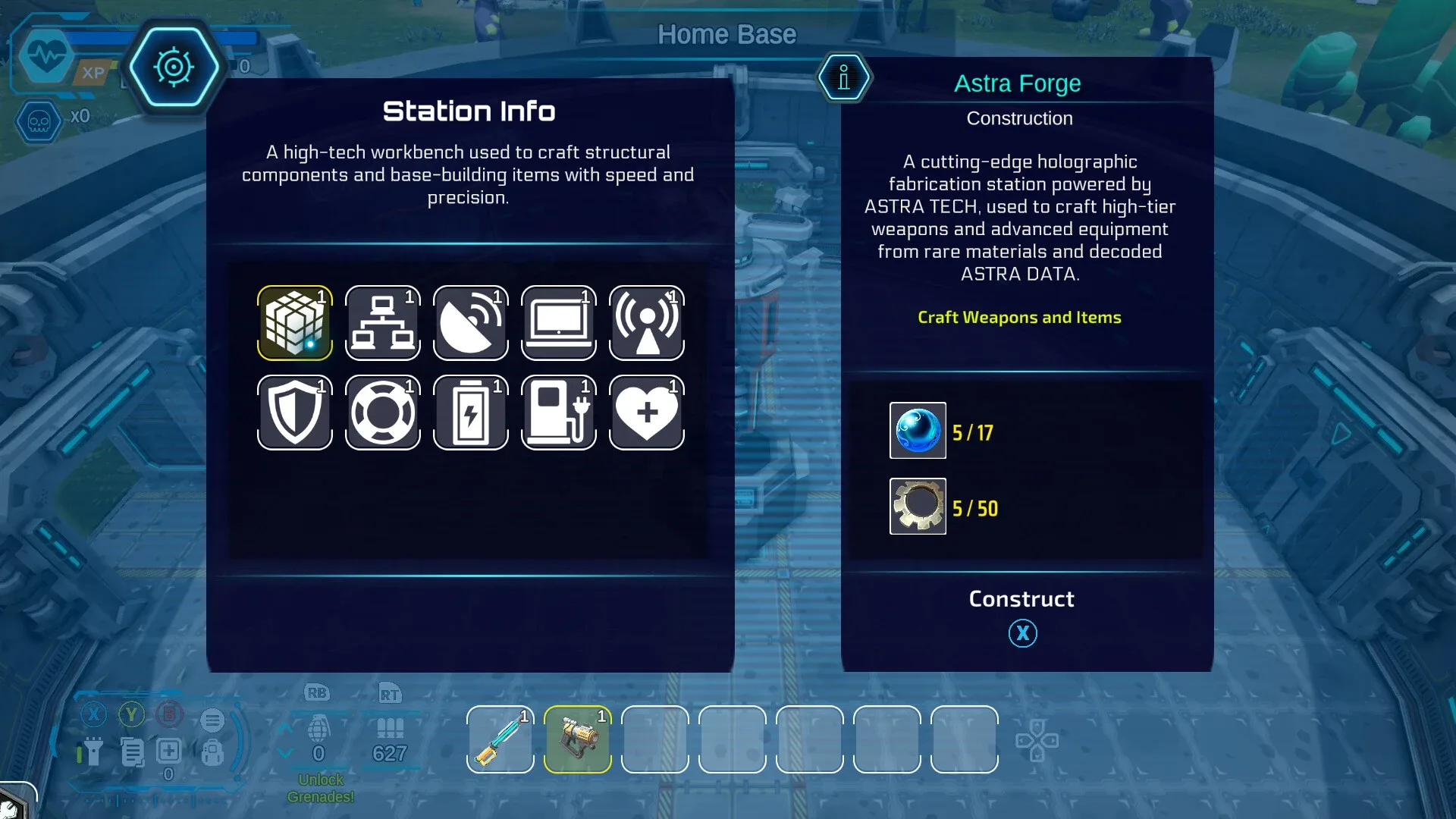Select the charging pump station icon

(559, 413)
